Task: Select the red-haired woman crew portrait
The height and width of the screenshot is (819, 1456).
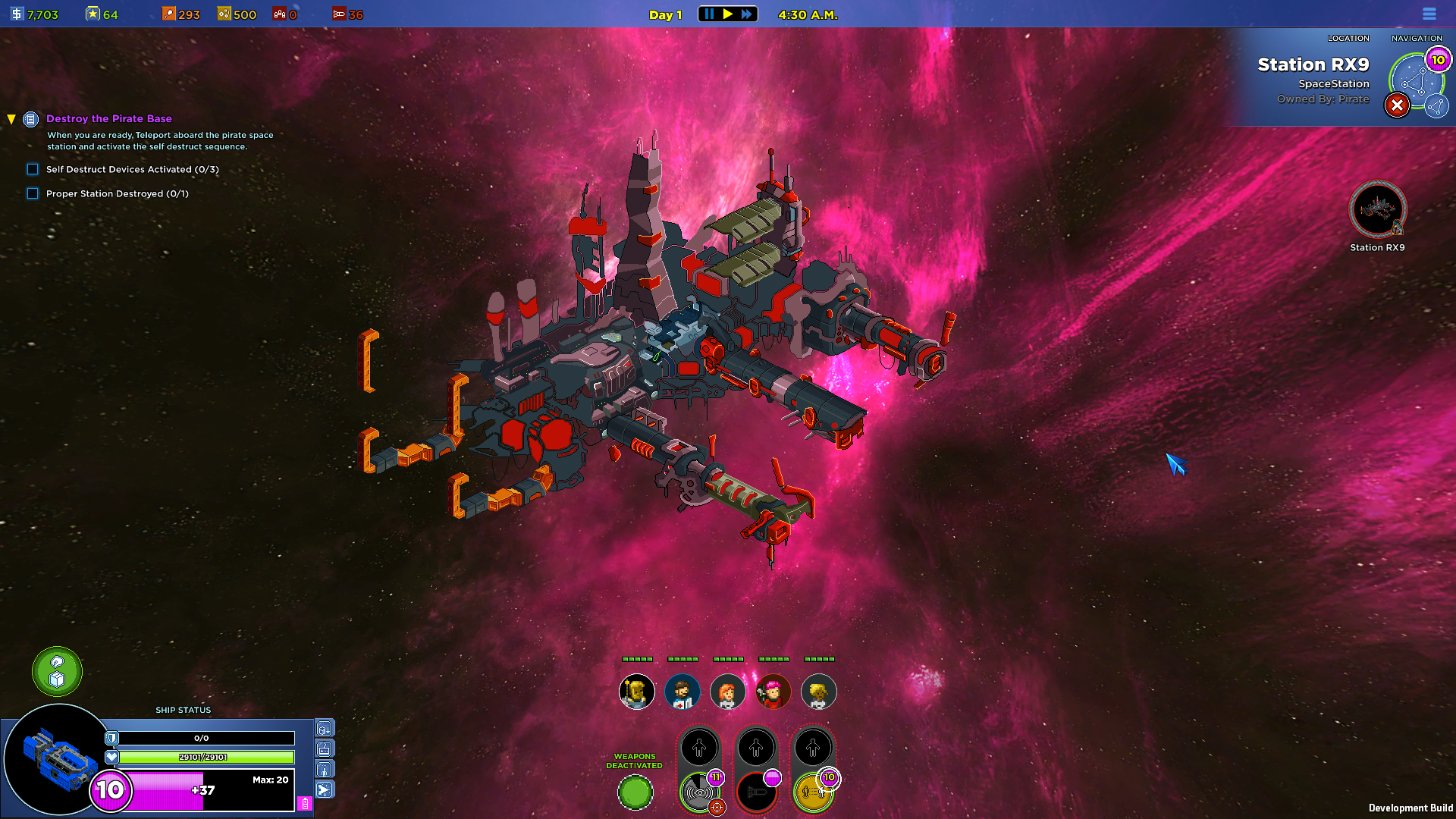Action: [727, 692]
